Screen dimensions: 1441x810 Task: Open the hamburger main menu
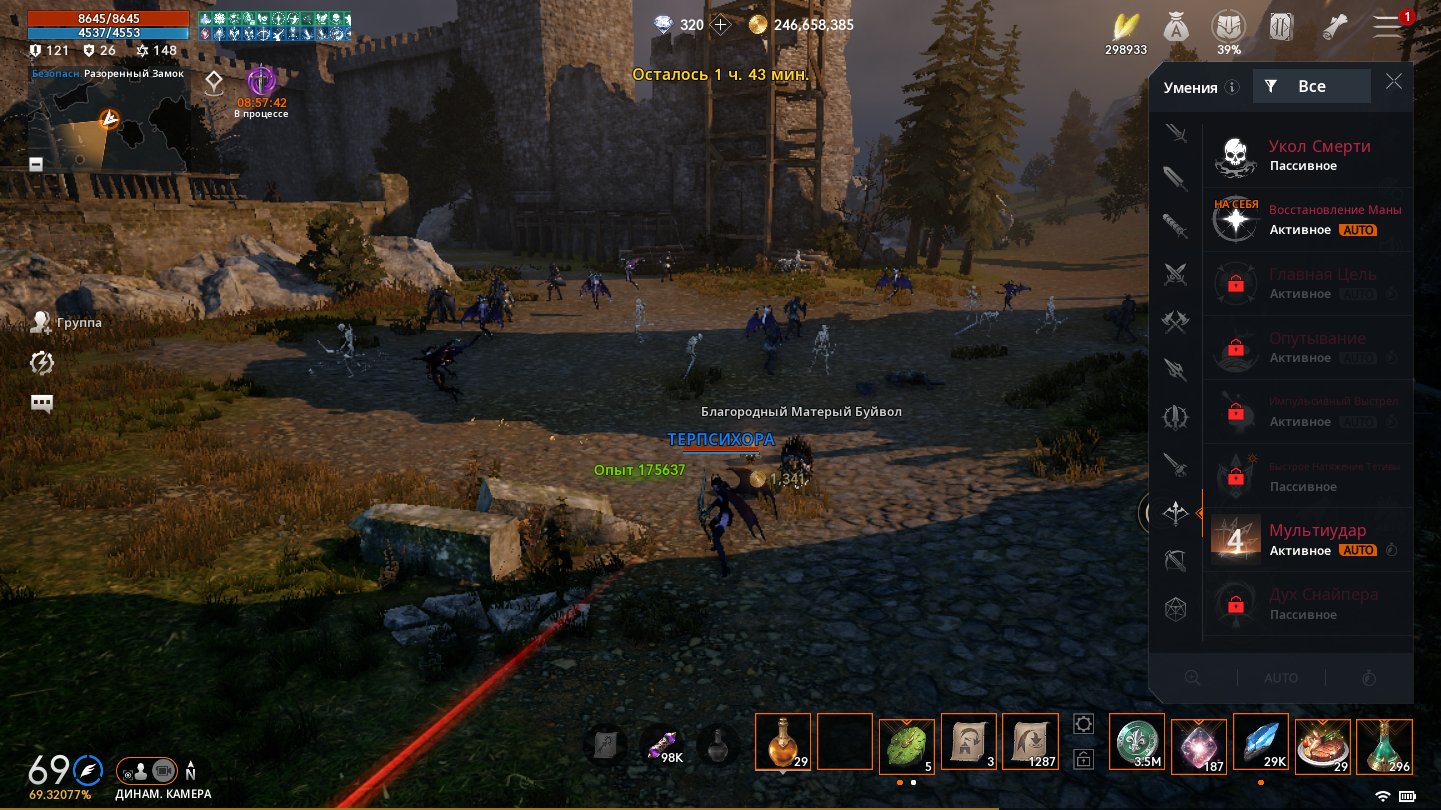1387,27
